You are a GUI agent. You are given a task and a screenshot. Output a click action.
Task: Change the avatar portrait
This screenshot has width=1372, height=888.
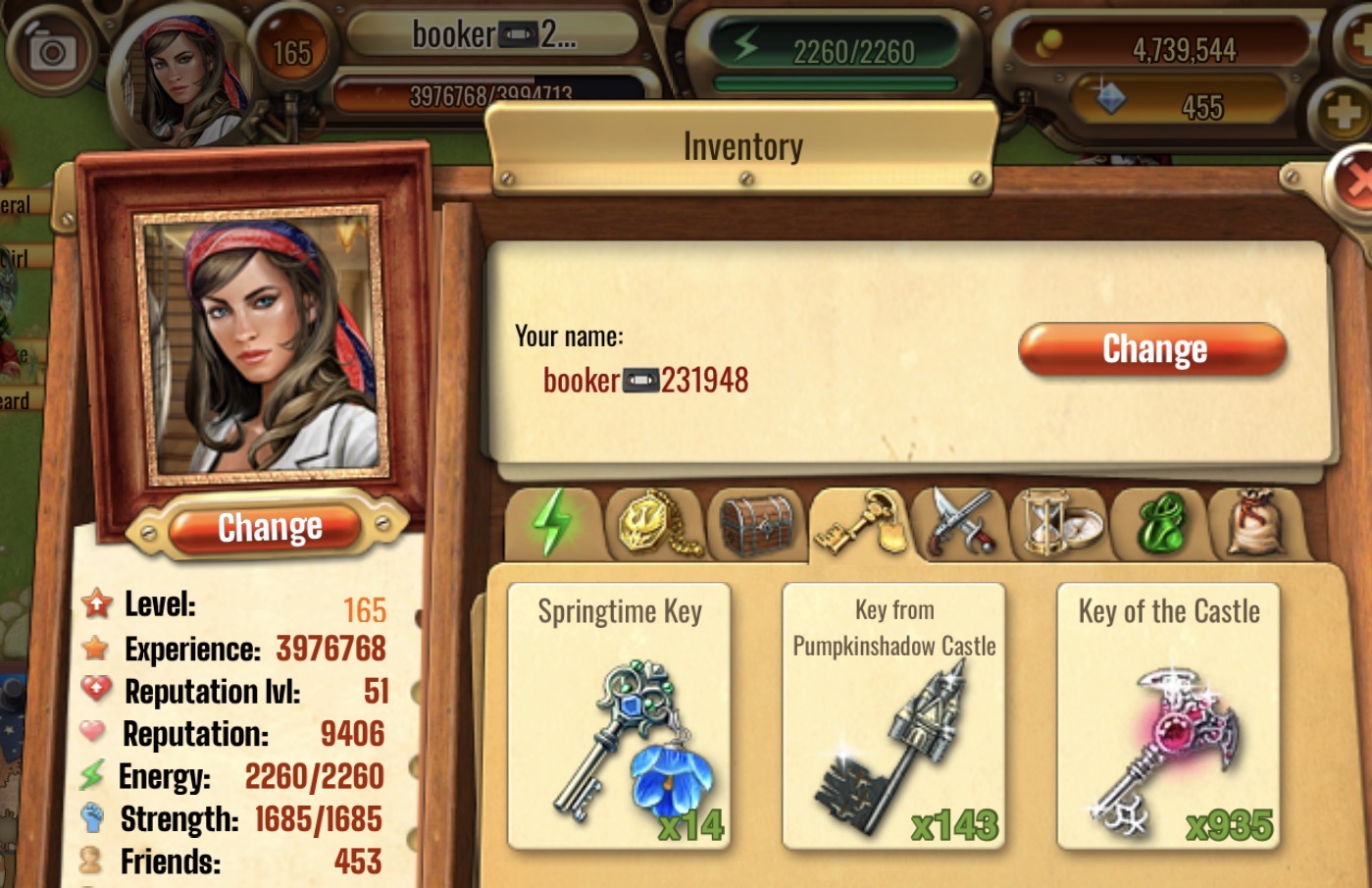(x=270, y=528)
